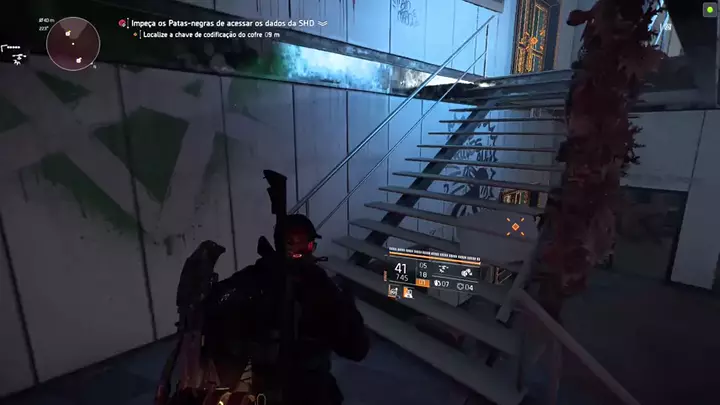Select the "Localize a chave" sub-objective
The height and width of the screenshot is (405, 720).
click(x=213, y=34)
